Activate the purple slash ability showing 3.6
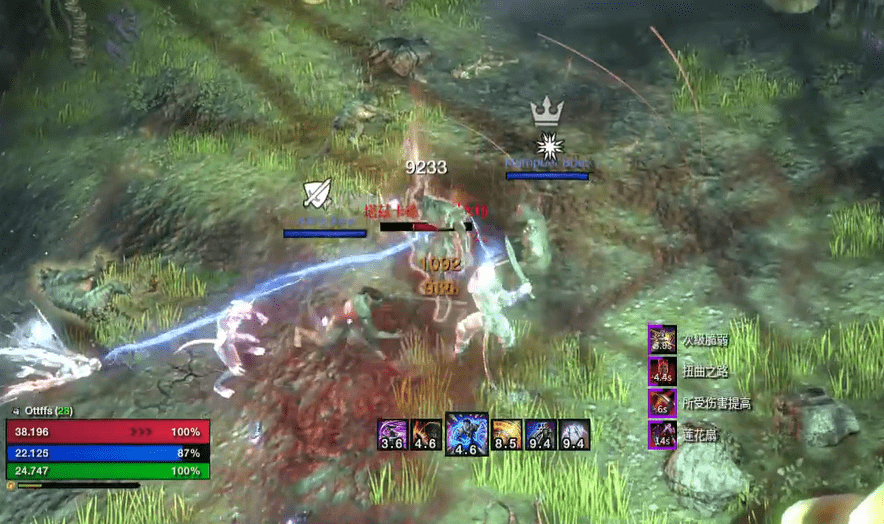Screen dimensions: 884x524 point(392,435)
